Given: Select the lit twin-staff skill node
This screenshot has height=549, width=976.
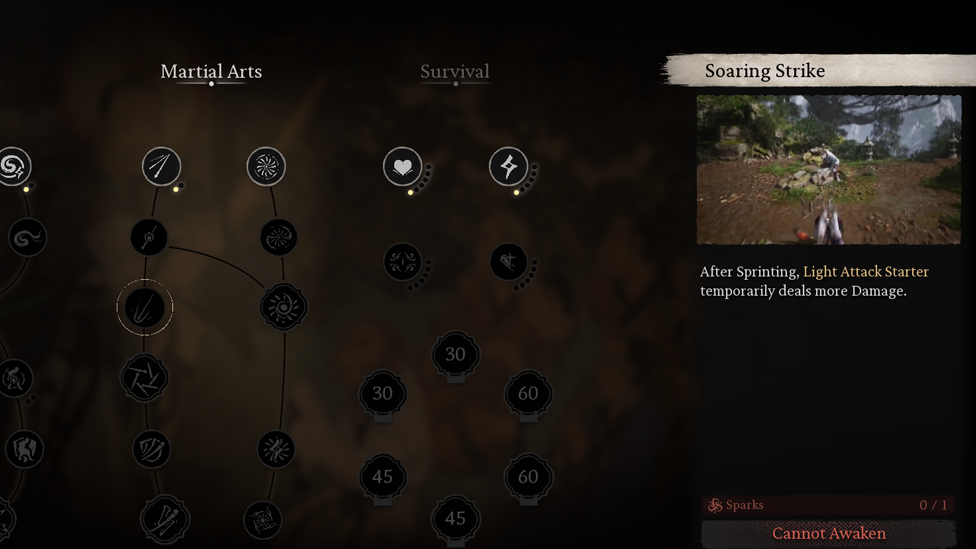Looking at the screenshot, I should pyautogui.click(x=161, y=167).
